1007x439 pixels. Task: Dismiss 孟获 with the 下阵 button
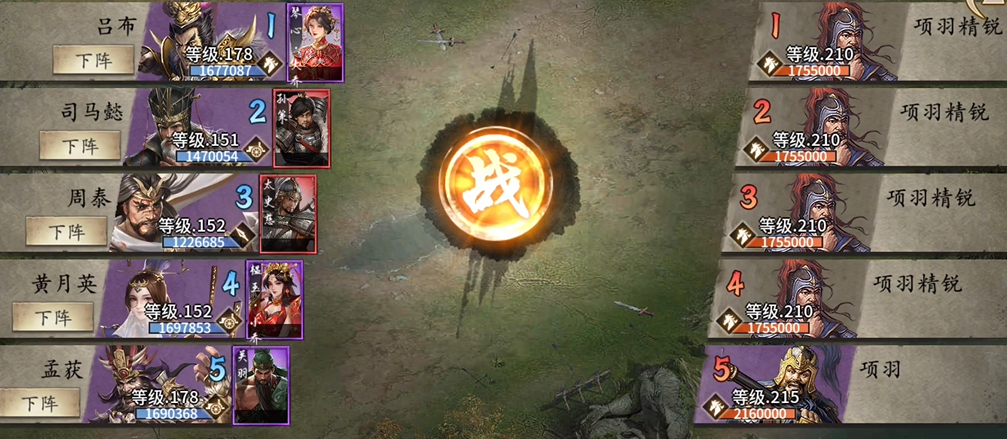(40, 404)
